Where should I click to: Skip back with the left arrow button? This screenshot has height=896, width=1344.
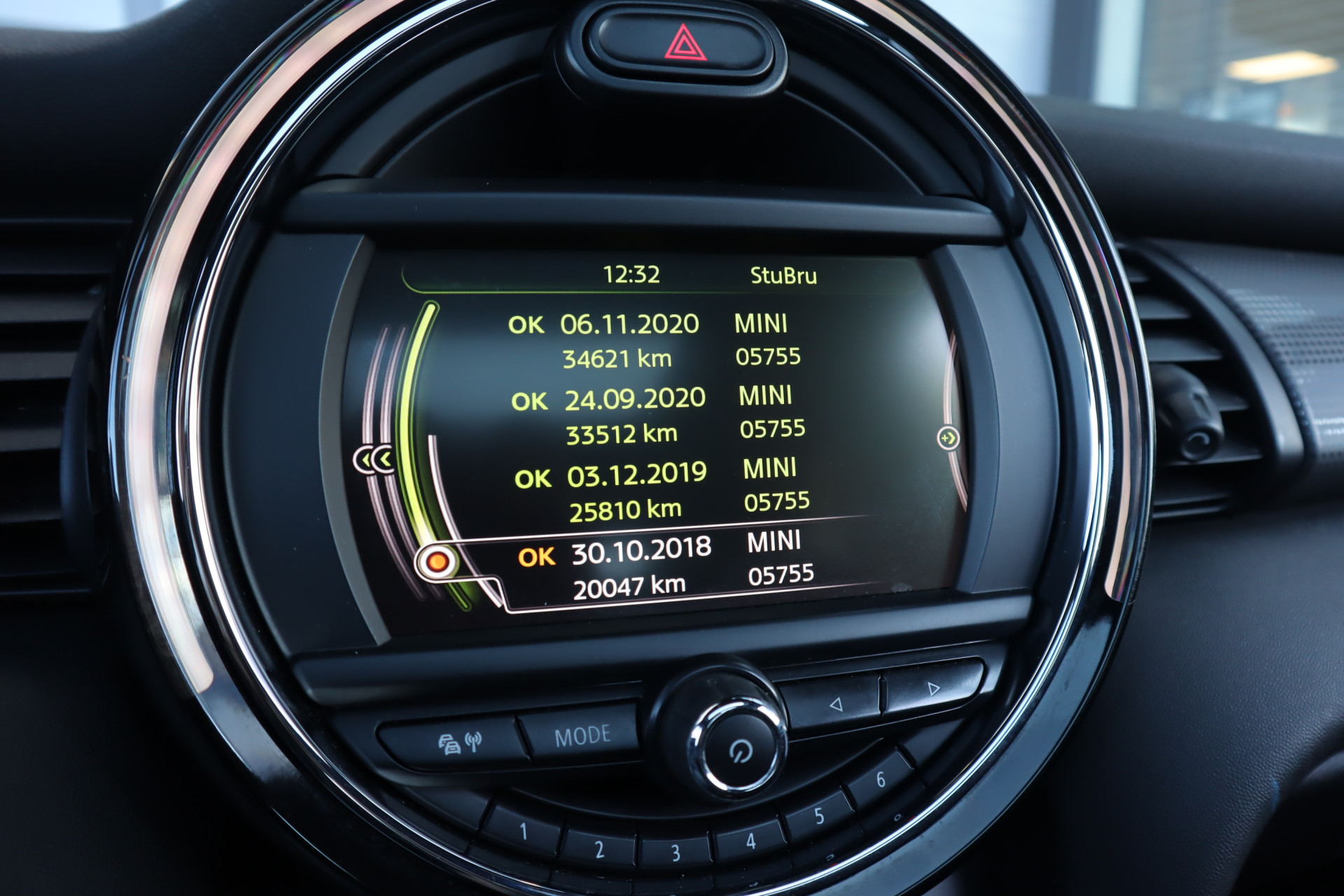[x=835, y=704]
